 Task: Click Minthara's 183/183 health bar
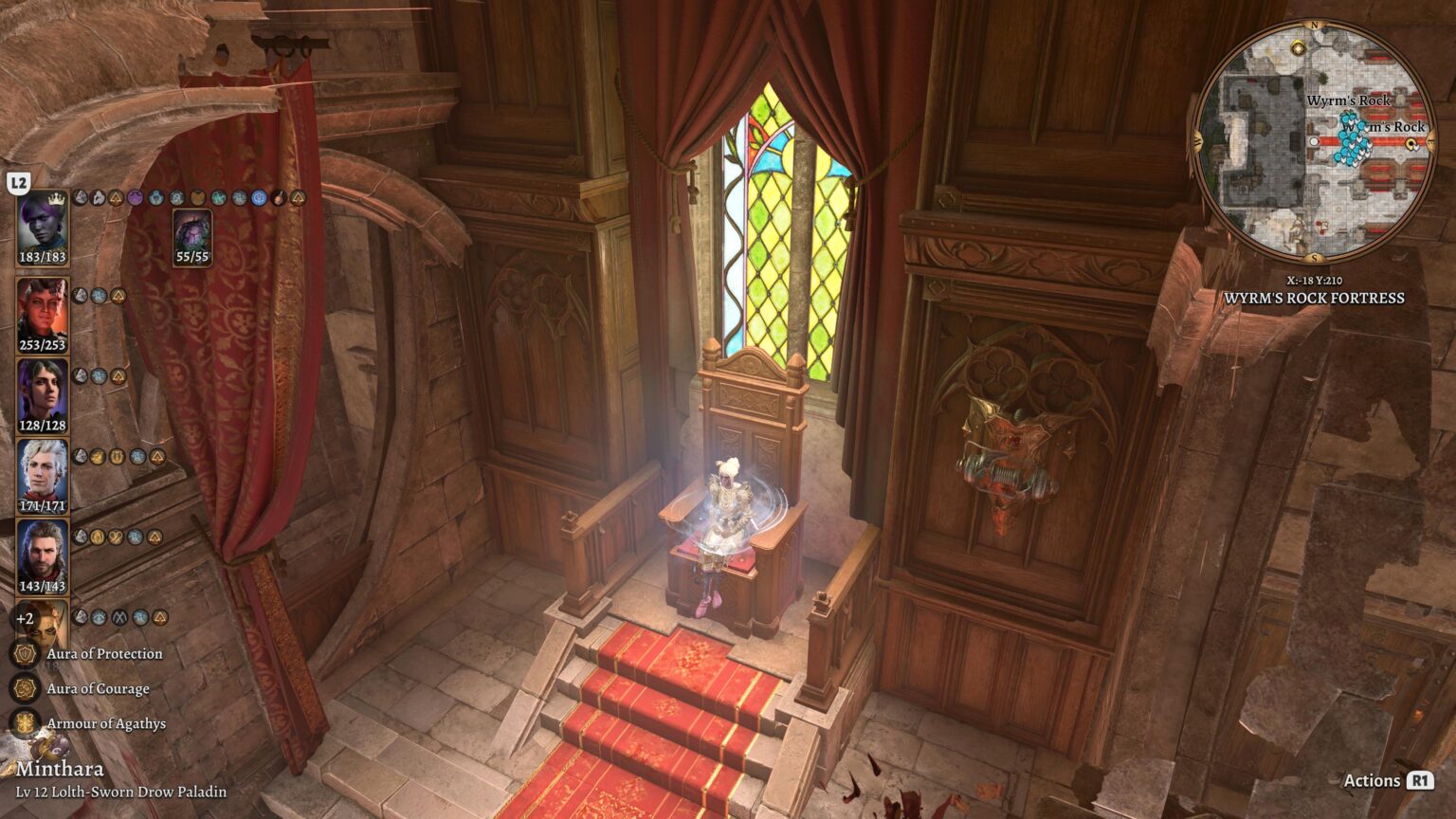point(44,258)
